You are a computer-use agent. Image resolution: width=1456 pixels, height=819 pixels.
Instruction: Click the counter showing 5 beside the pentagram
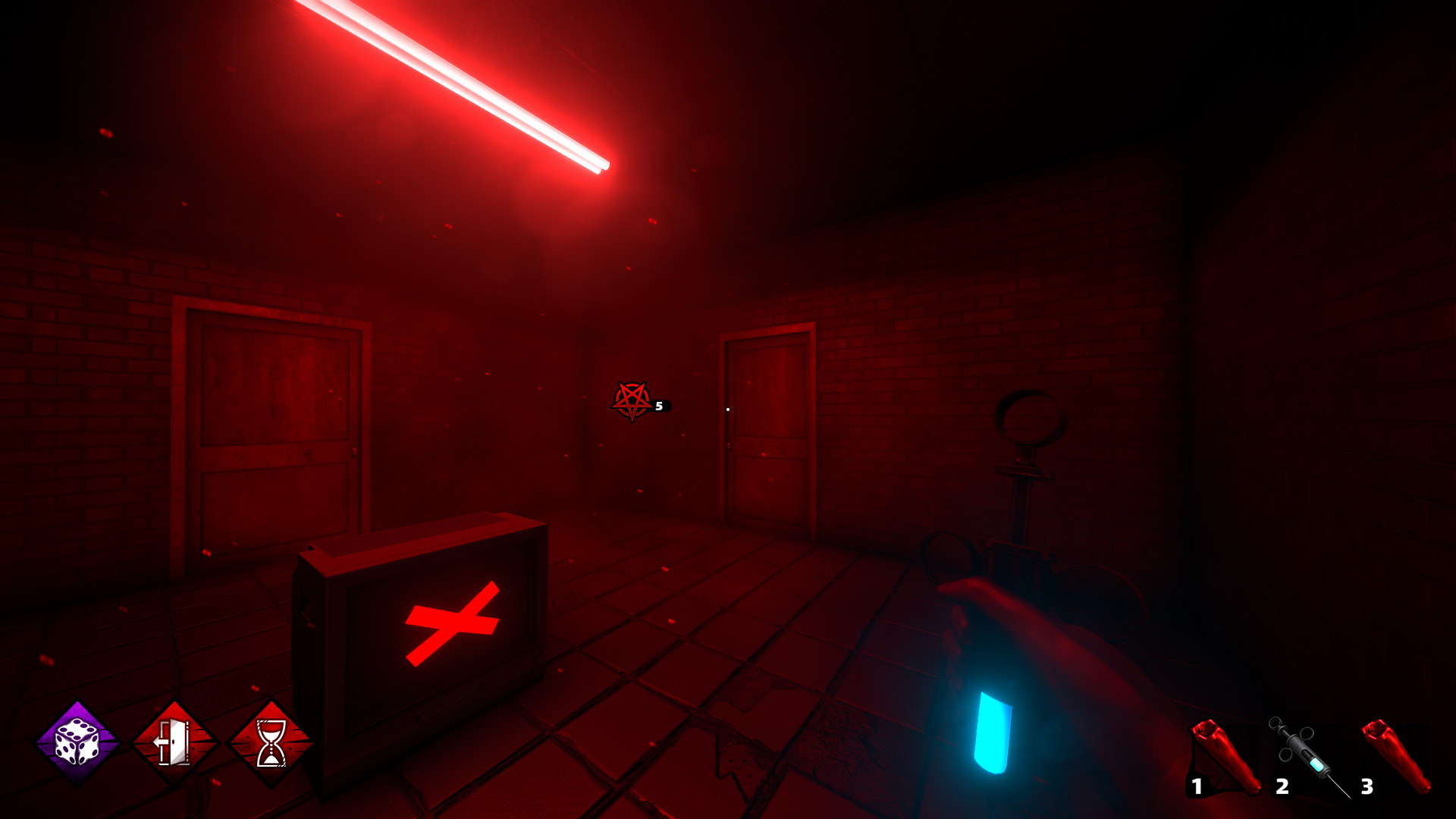pyautogui.click(x=659, y=406)
